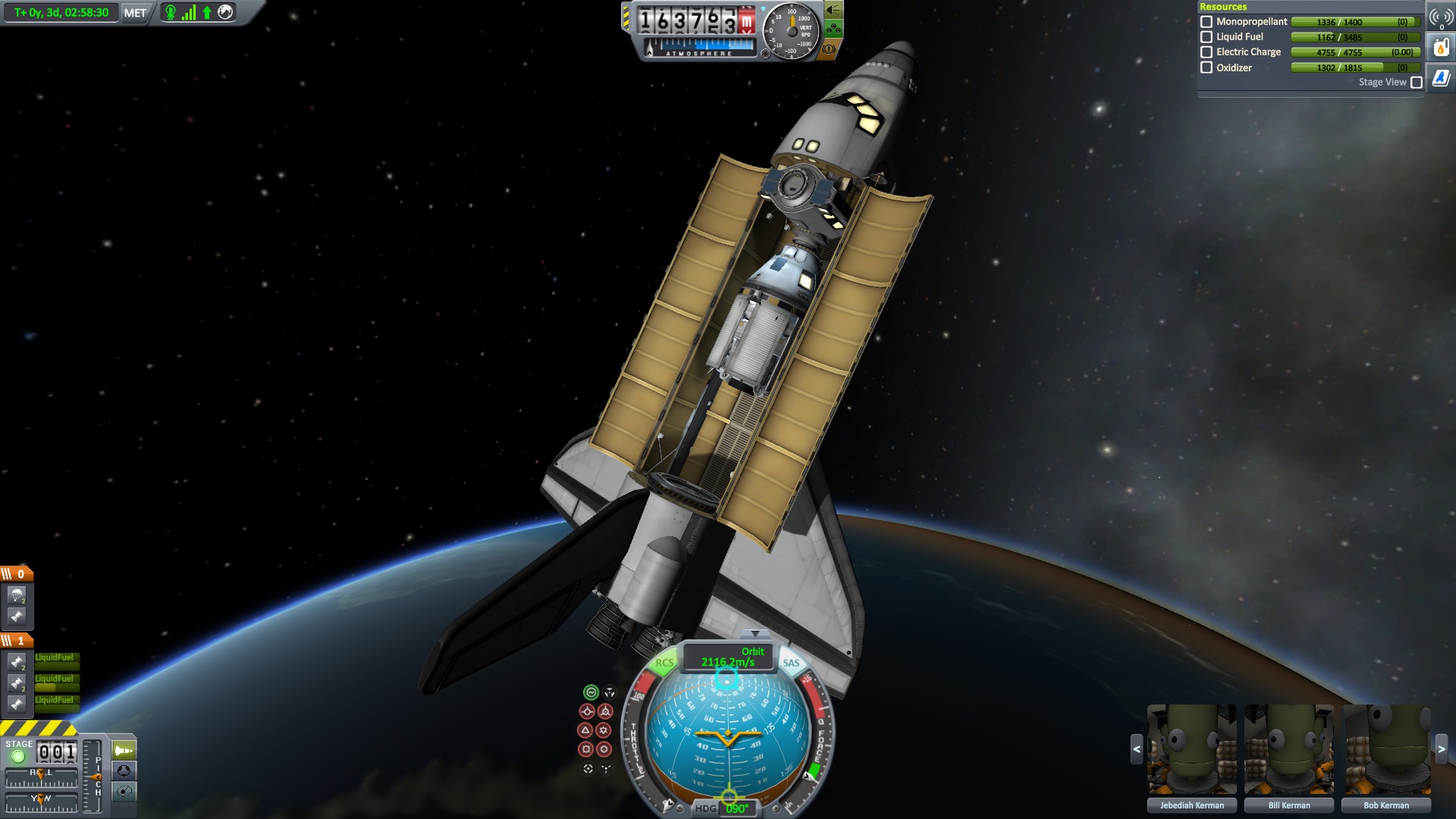Image resolution: width=1456 pixels, height=819 pixels.
Task: Toggle the MET mission clock mode
Action: click(135, 13)
